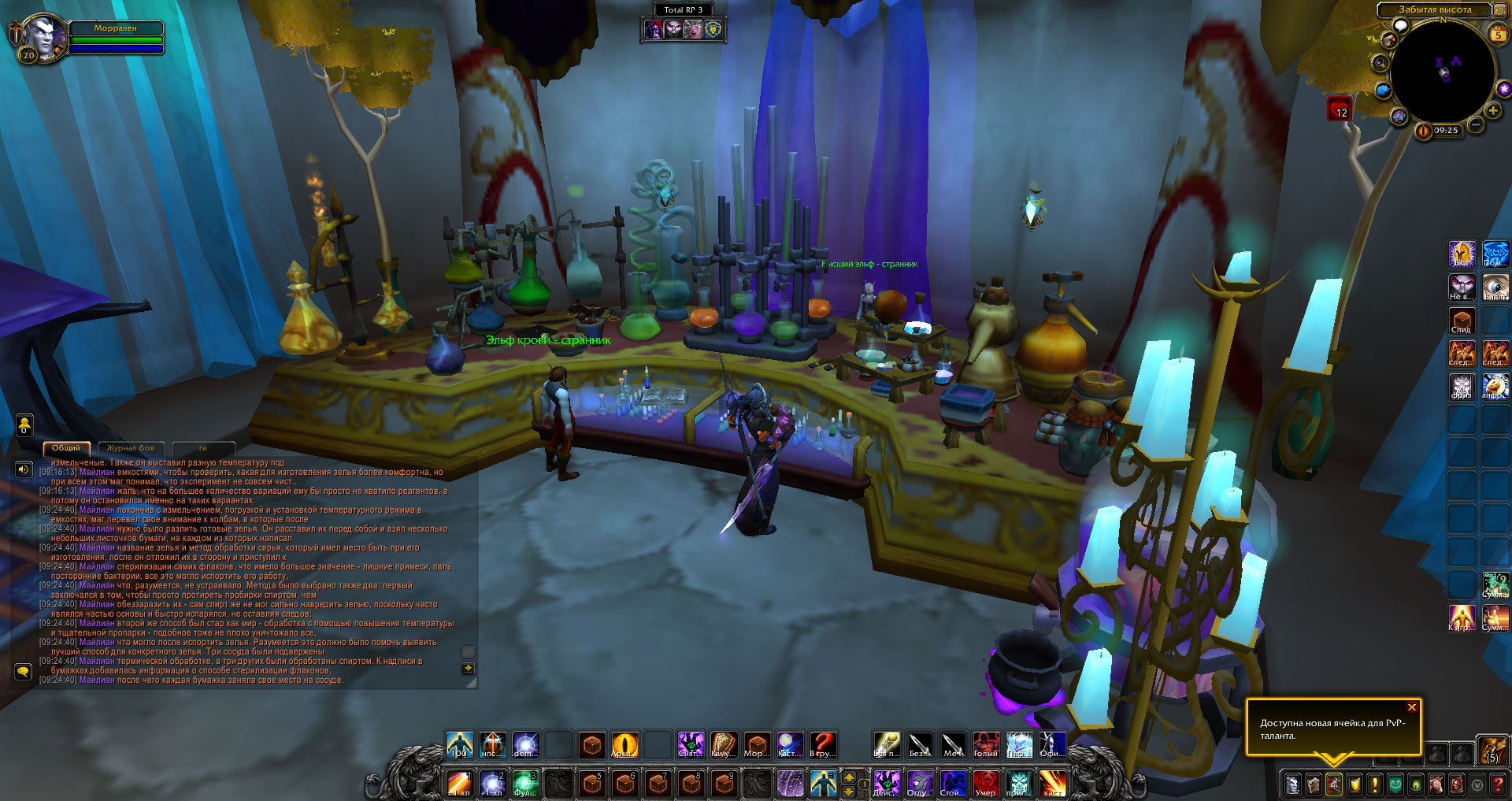Click the action bar page up arrow
Screen dimensions: 1512x801
click(x=849, y=777)
